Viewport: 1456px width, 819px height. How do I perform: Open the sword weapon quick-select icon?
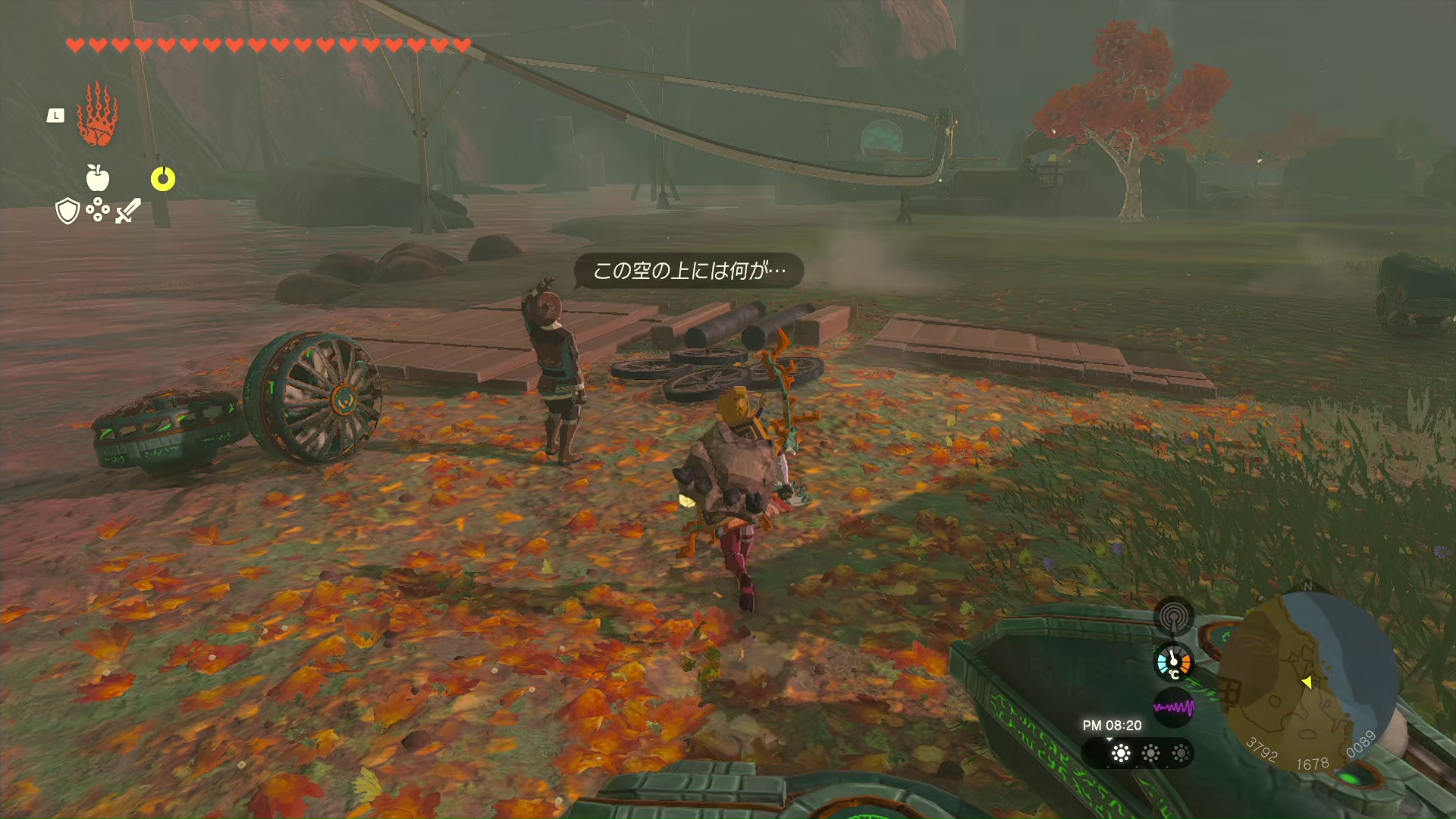tap(128, 210)
